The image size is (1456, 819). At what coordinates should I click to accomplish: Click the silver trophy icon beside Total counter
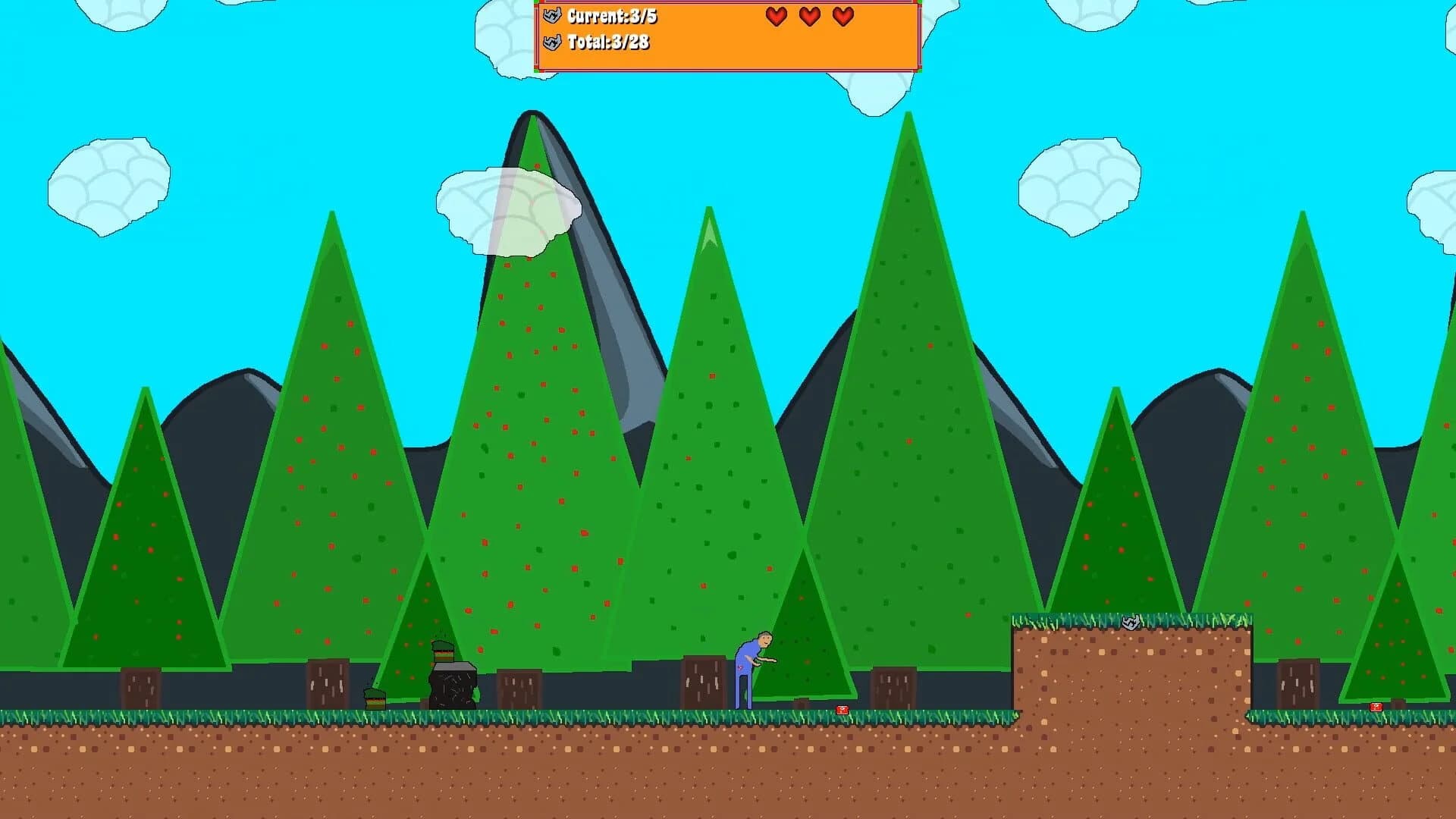coord(552,44)
